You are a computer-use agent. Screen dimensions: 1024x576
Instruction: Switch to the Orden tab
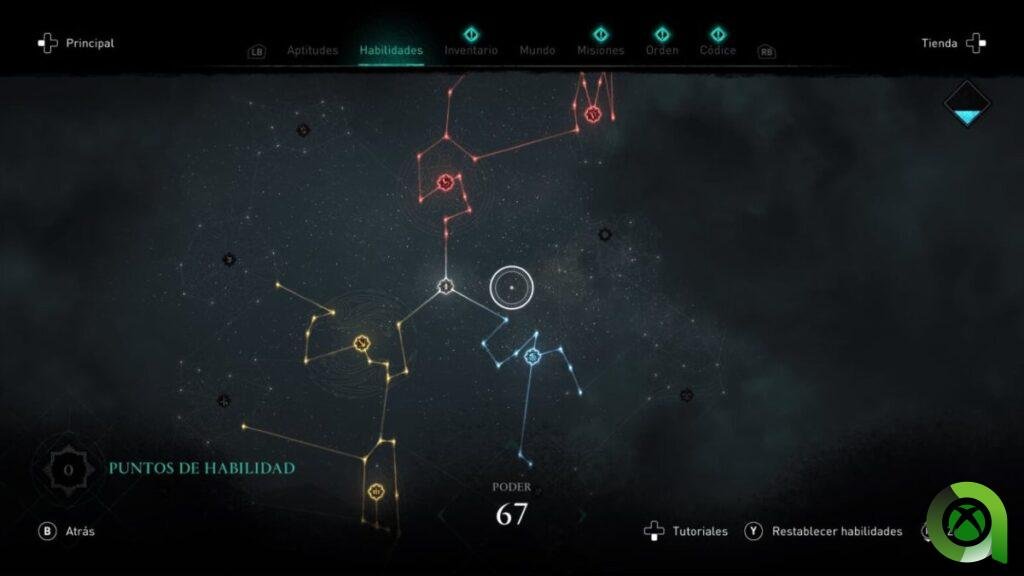click(662, 50)
